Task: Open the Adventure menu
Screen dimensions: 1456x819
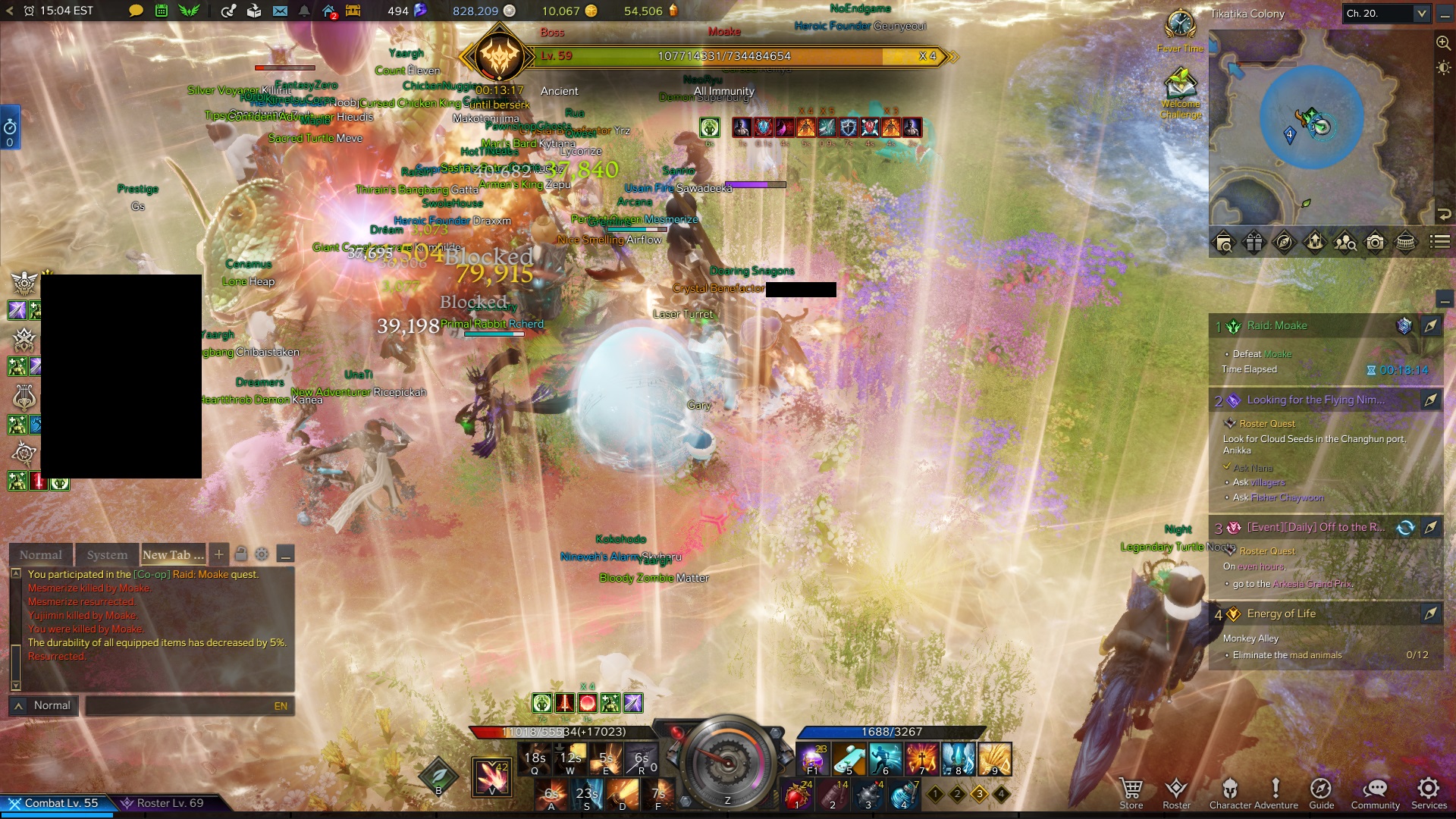Action: (1276, 793)
